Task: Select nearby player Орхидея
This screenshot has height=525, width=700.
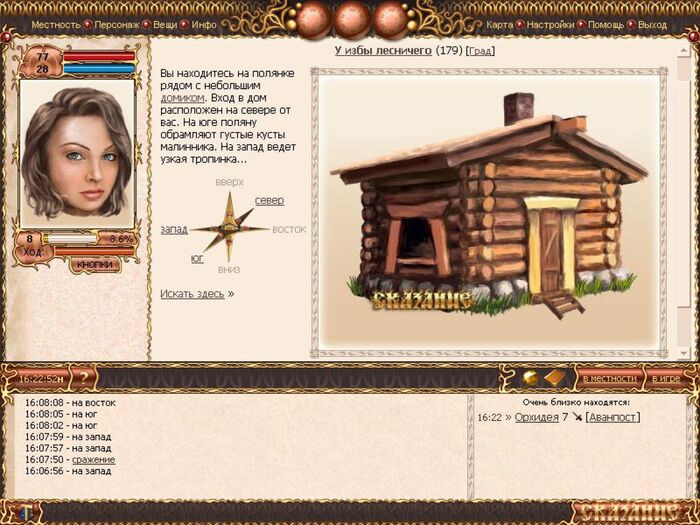Action: (x=536, y=417)
